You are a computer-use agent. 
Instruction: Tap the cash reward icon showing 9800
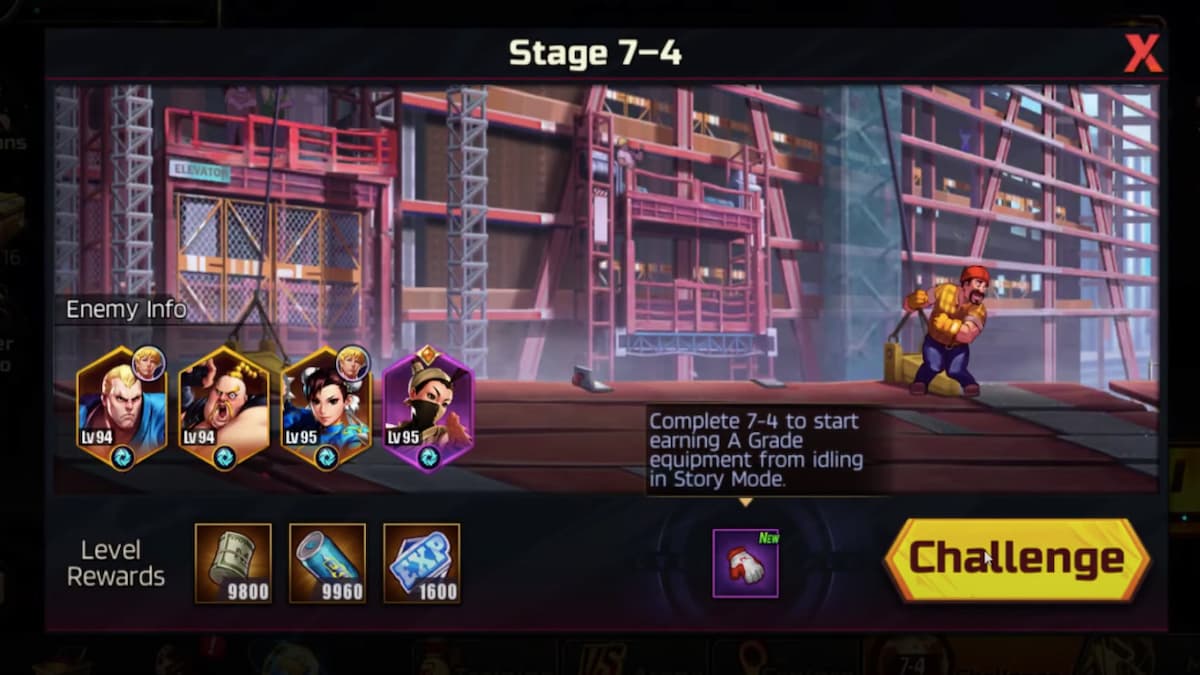tap(233, 563)
